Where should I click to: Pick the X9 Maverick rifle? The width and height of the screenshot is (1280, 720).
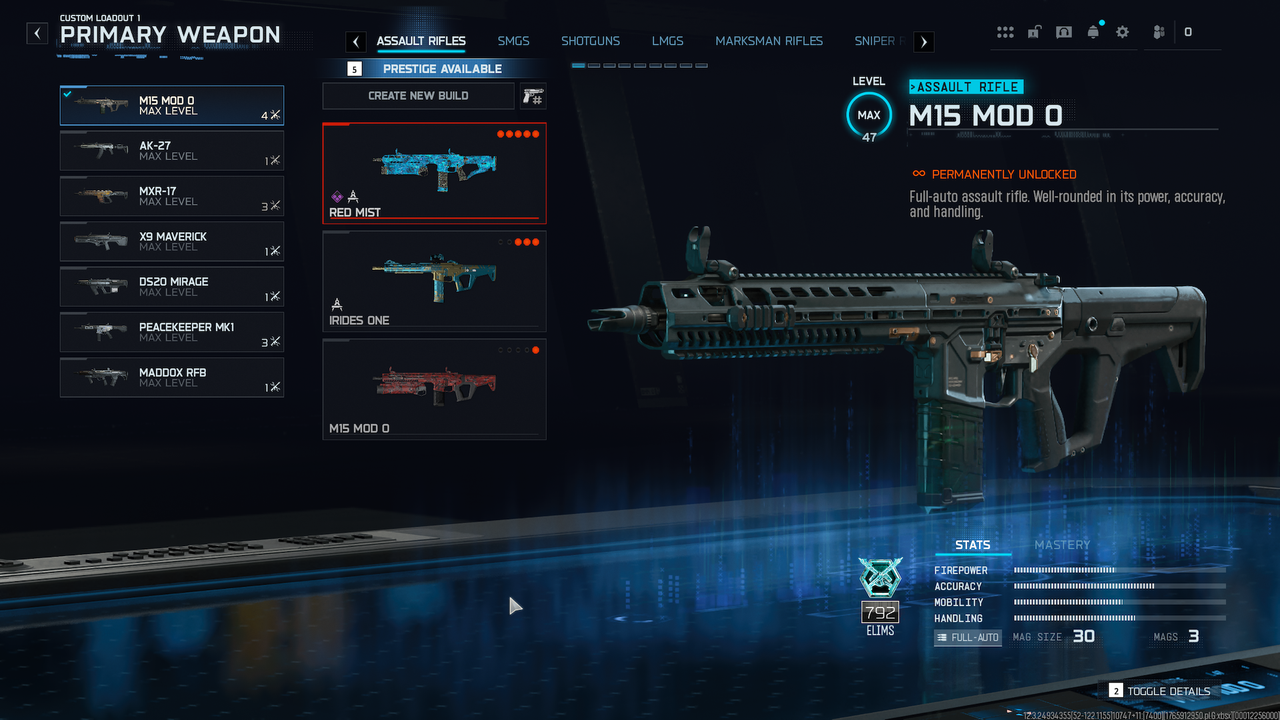[x=171, y=242]
